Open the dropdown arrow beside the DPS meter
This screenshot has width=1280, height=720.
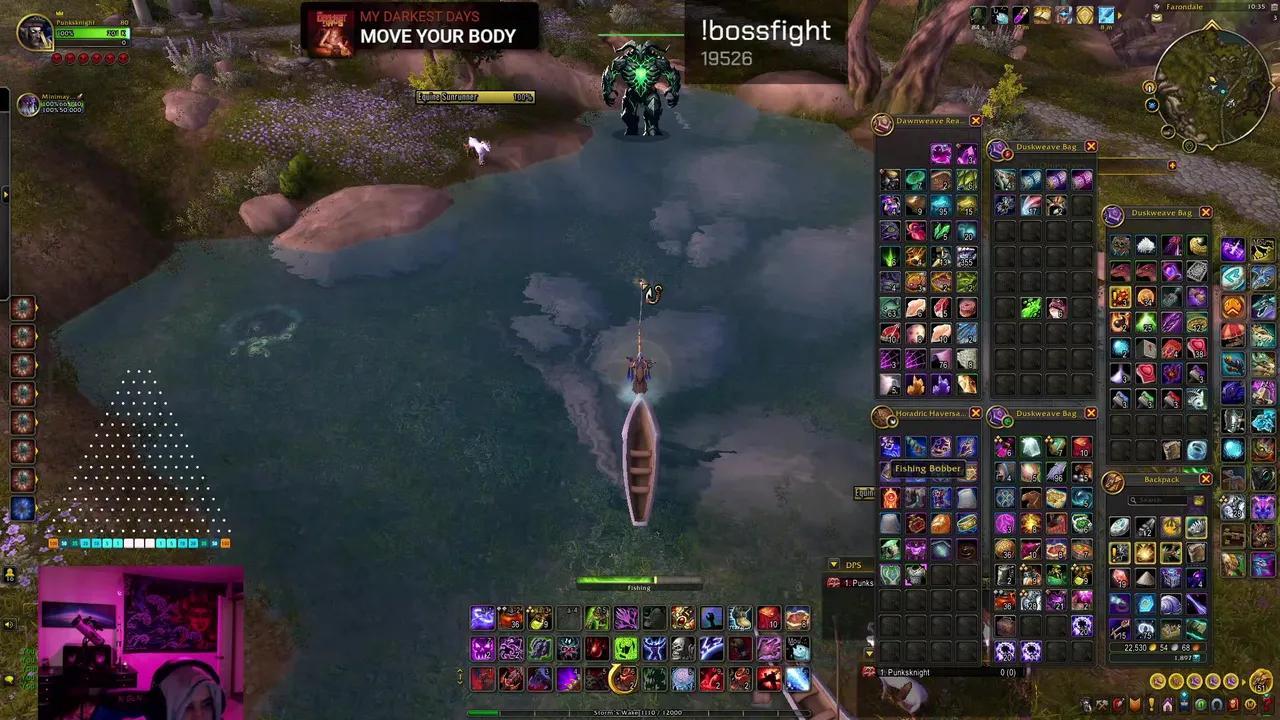coord(834,564)
